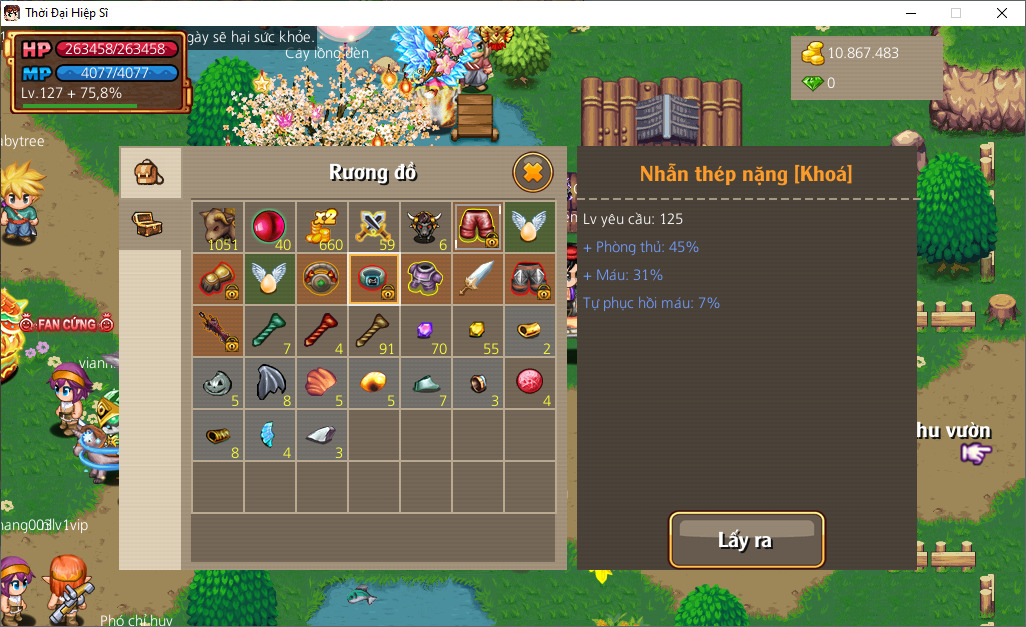
Task: Pick the black bat wing item
Action: [x=270, y=382]
